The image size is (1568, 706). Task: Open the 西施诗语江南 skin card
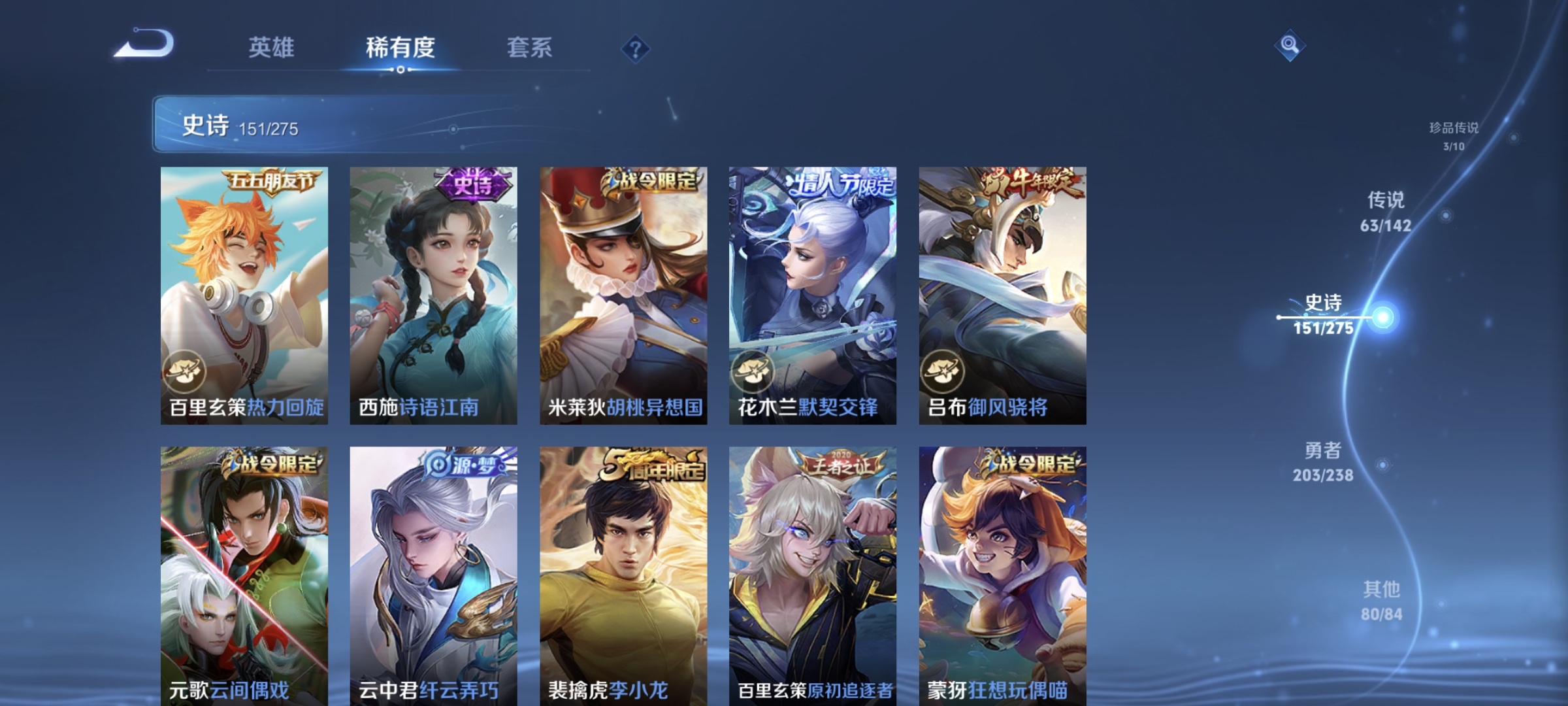tap(432, 294)
